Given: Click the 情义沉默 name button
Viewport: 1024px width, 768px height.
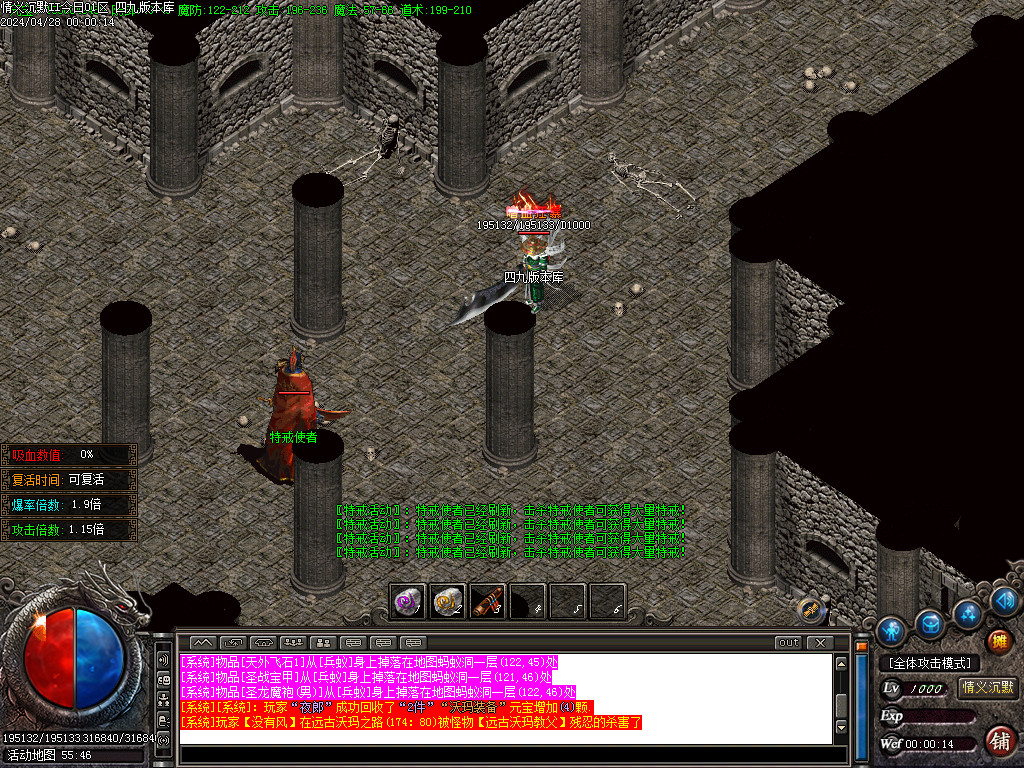Looking at the screenshot, I should click(987, 688).
